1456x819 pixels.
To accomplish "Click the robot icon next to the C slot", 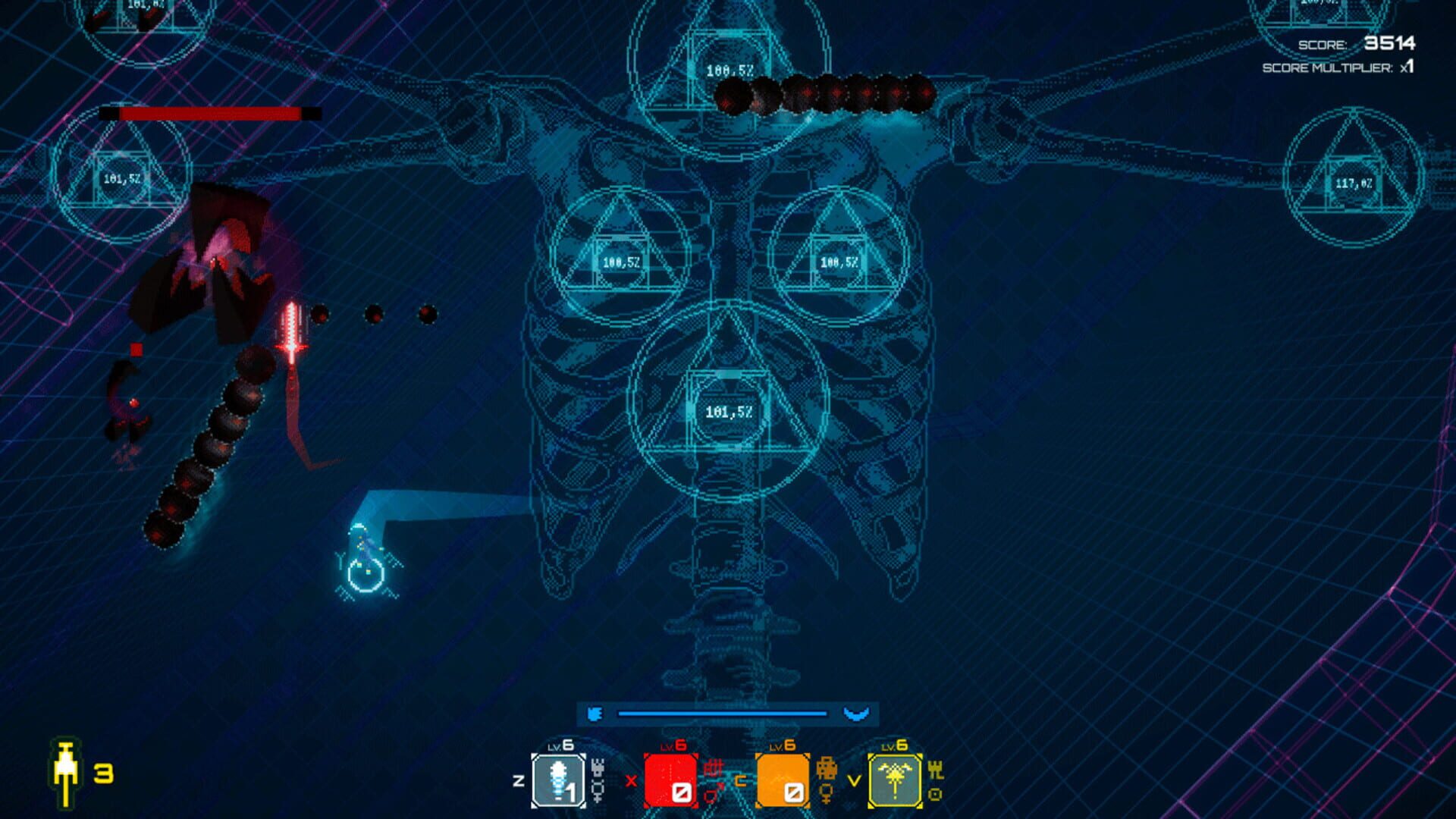I will 825,770.
